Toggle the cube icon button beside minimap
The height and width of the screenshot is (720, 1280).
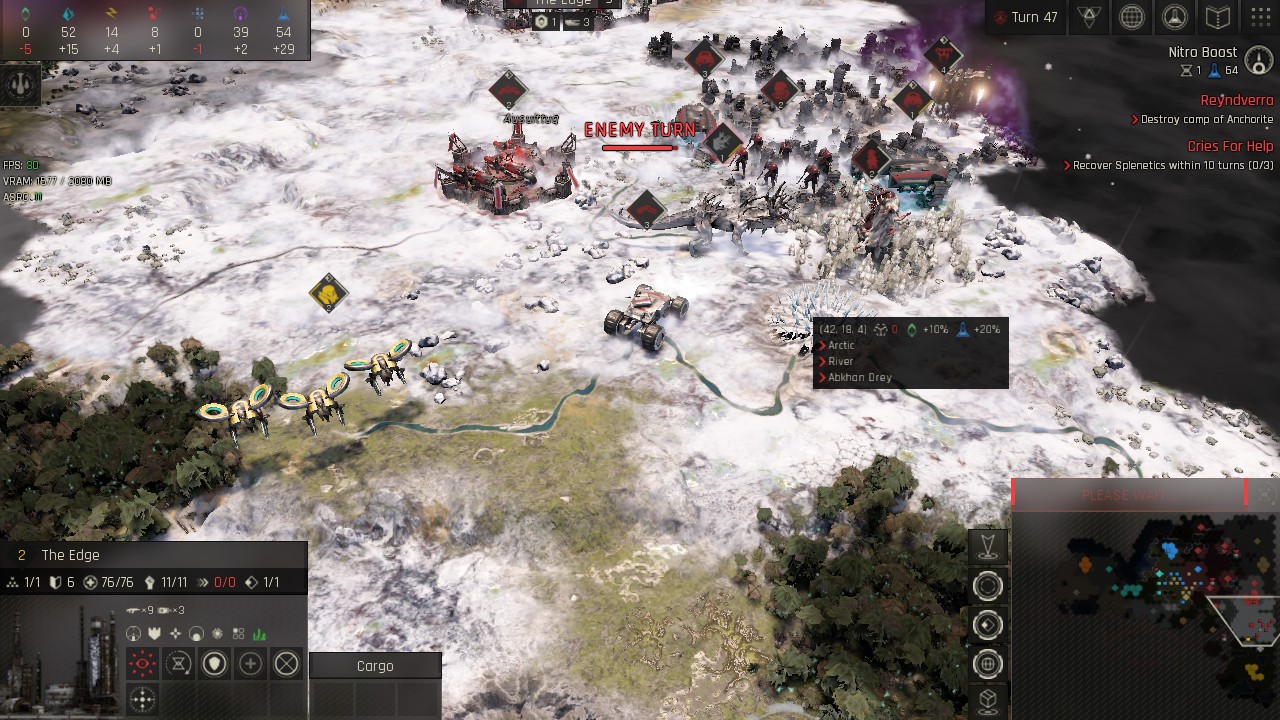[988, 699]
